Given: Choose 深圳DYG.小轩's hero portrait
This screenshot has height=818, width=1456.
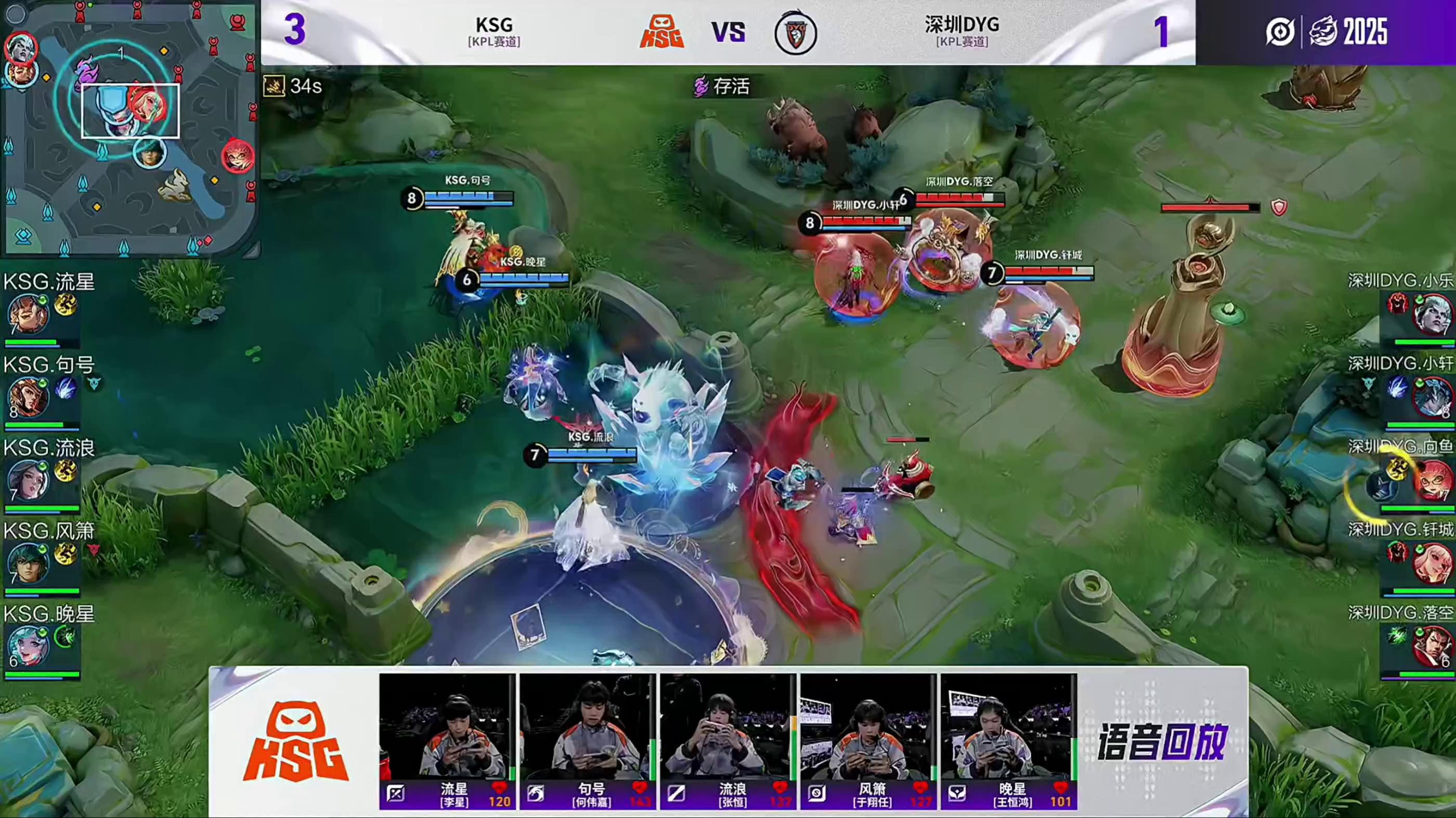Looking at the screenshot, I should [1431, 398].
